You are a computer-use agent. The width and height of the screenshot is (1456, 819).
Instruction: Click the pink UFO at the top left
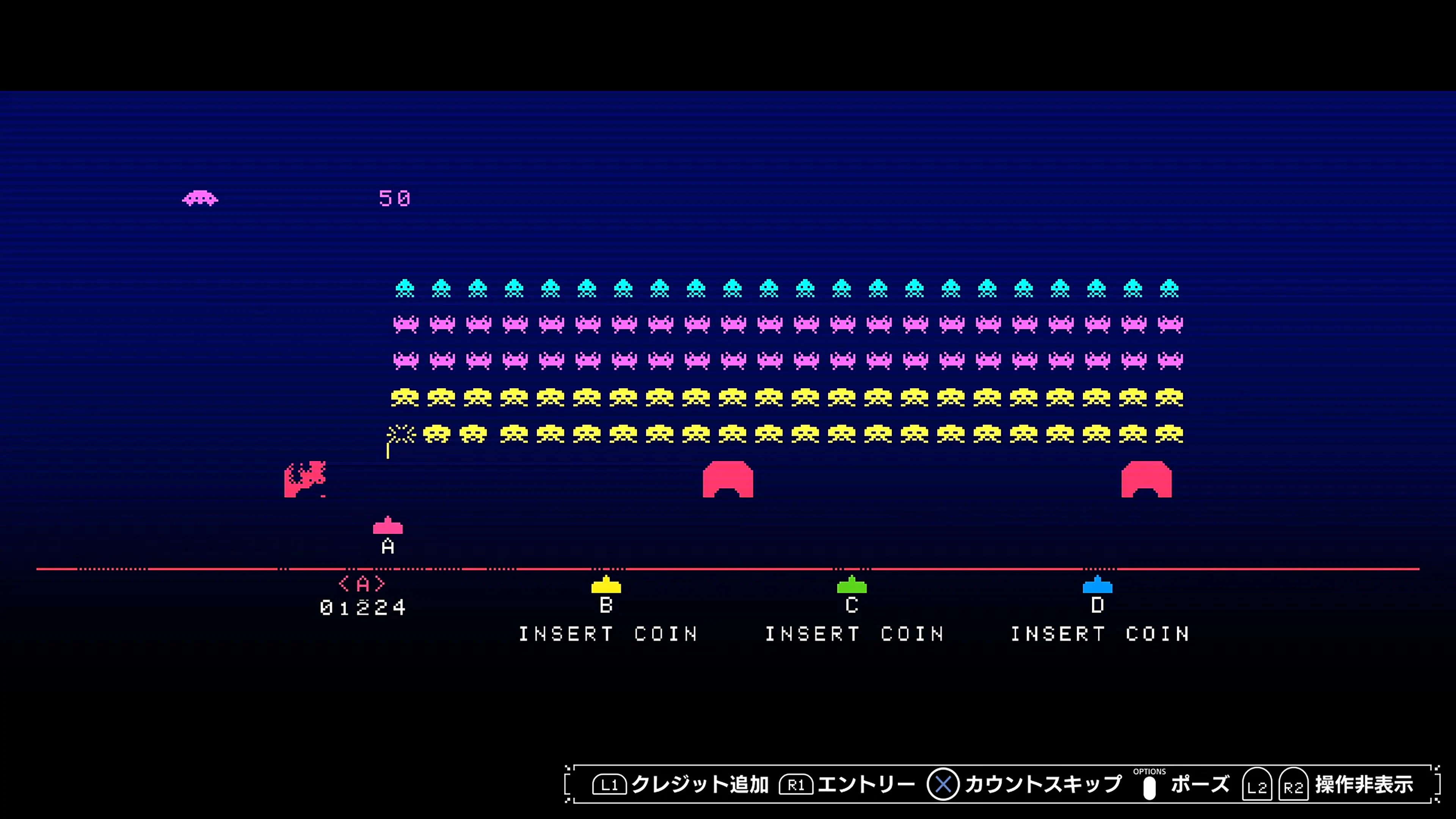[200, 198]
